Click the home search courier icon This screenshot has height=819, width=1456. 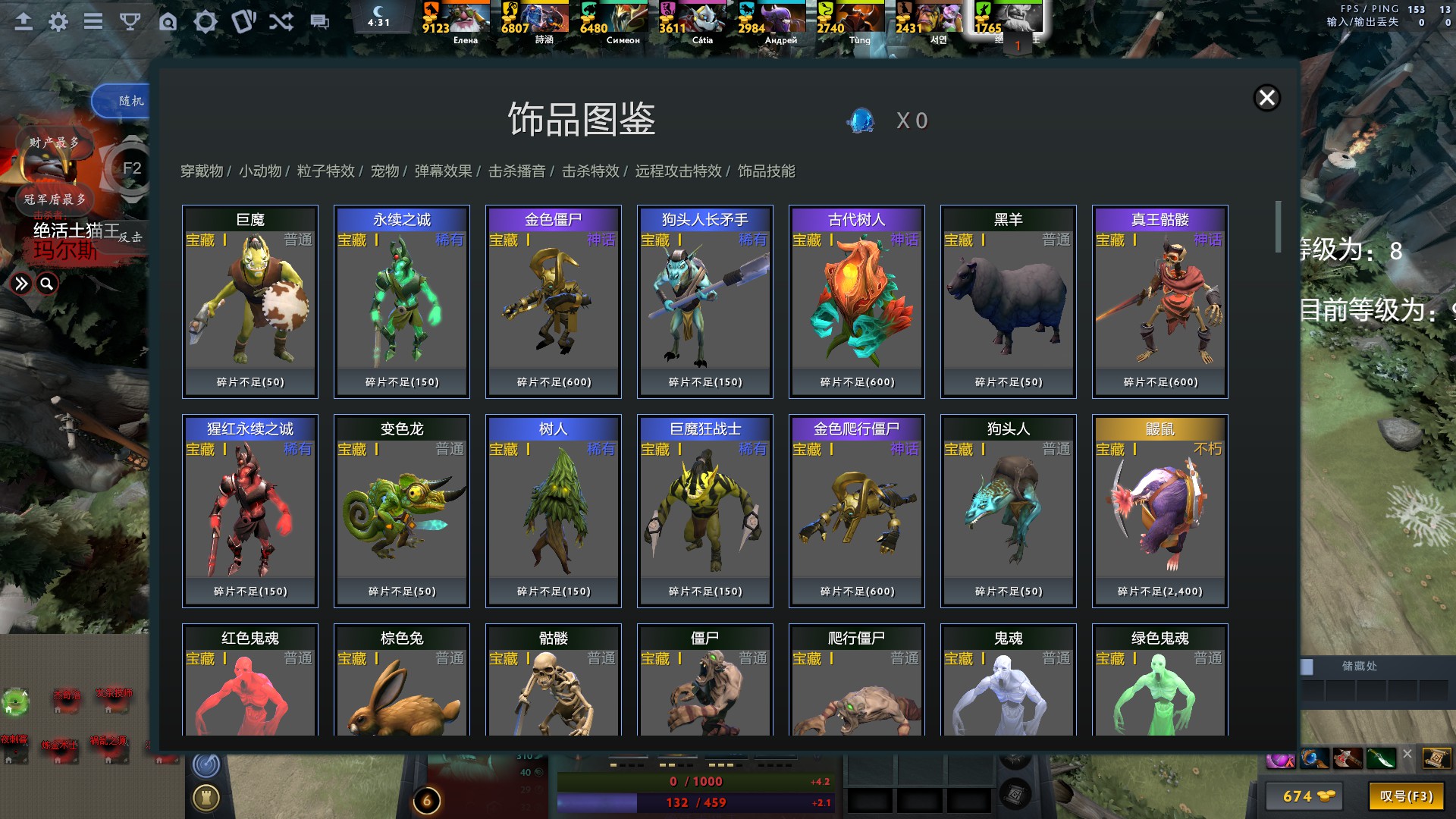click(168, 21)
